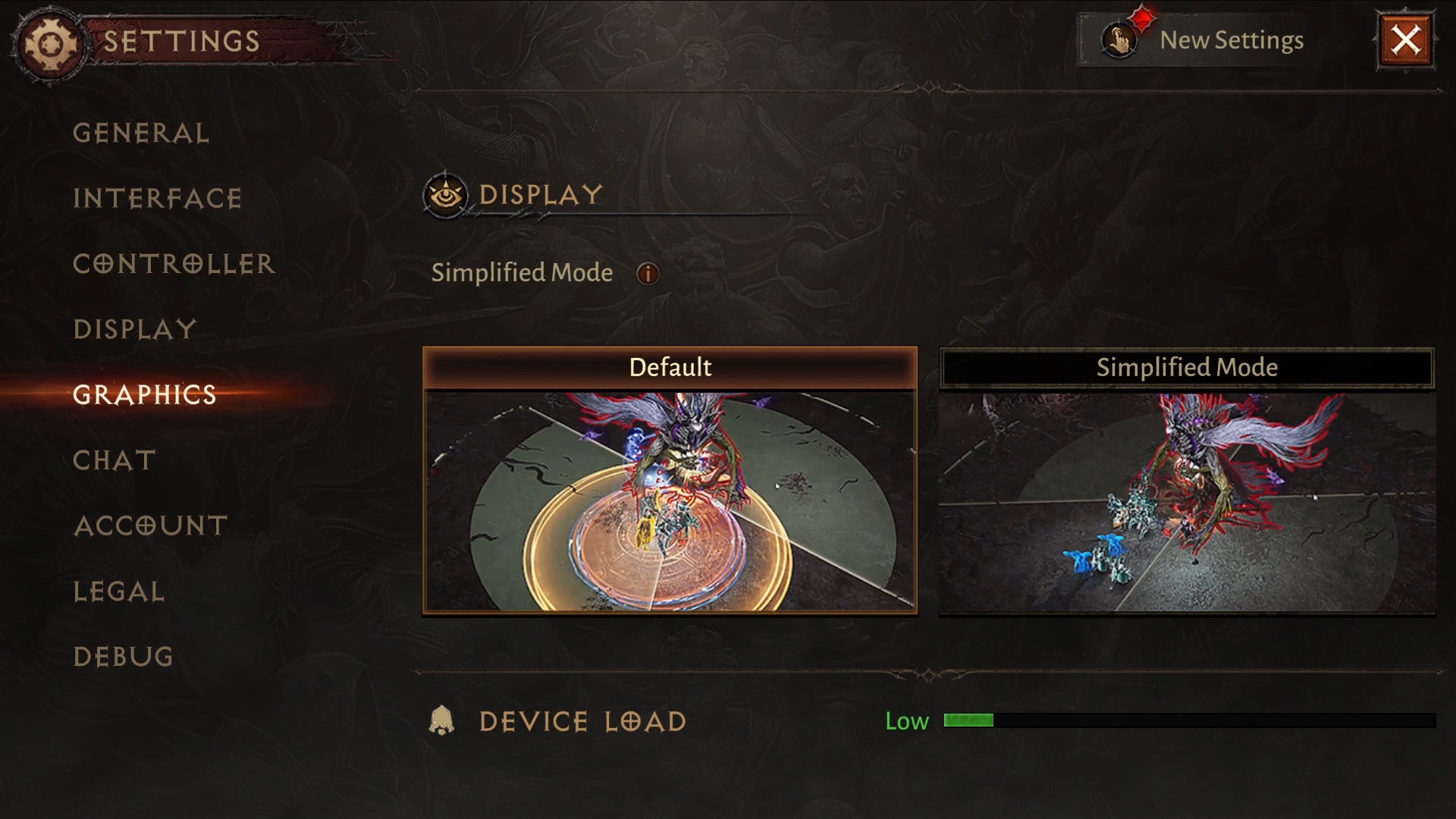Go to the Chat settings section
The height and width of the screenshot is (819, 1456).
pos(115,460)
